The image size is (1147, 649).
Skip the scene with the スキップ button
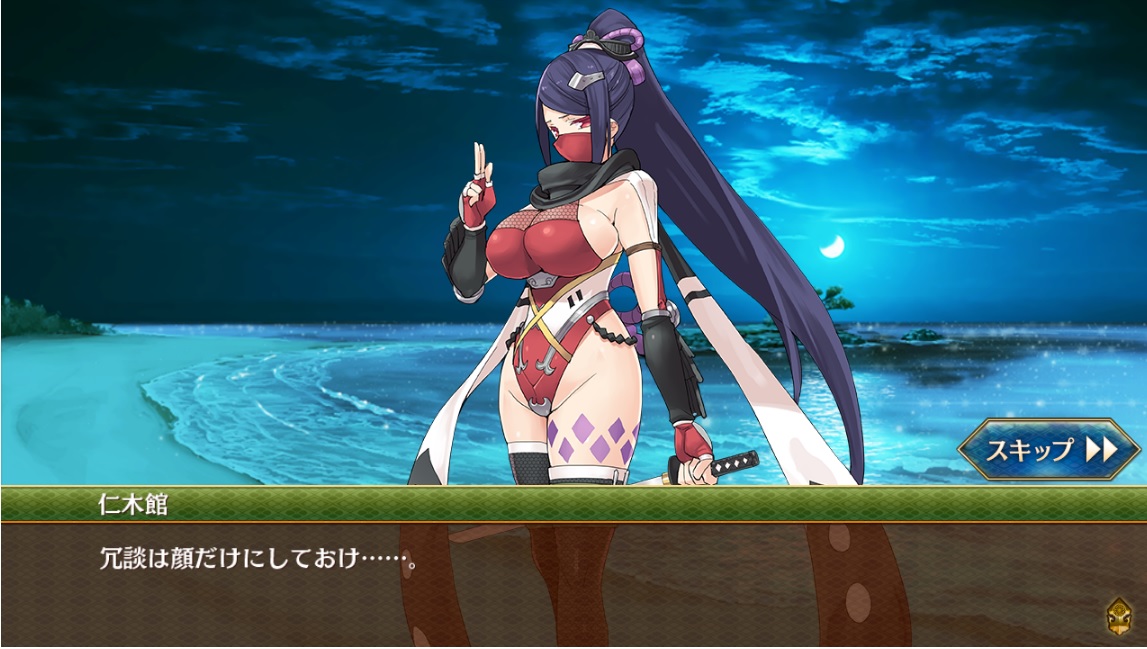(x=1049, y=449)
